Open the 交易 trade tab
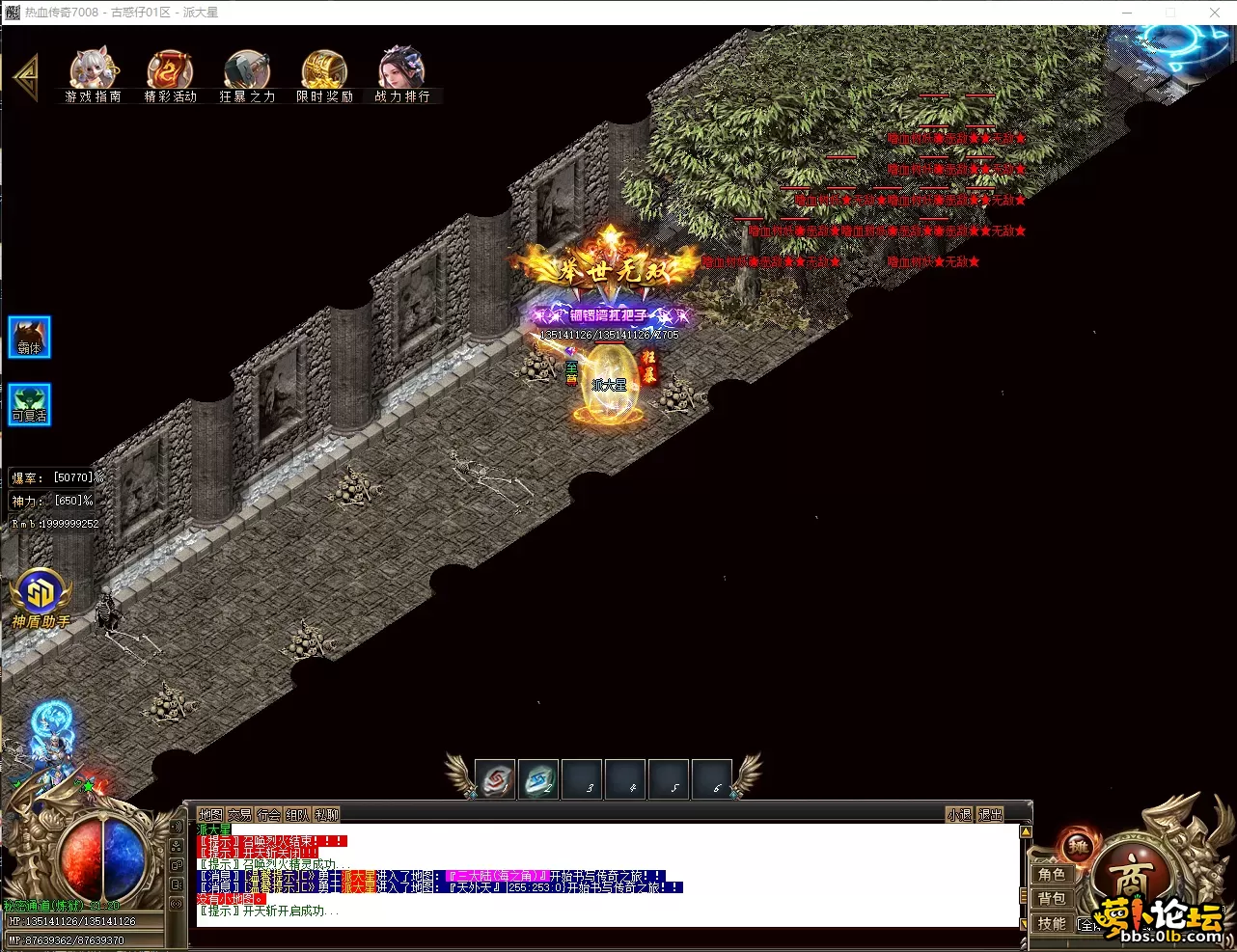Viewport: 1237px width, 952px height. pos(239,815)
